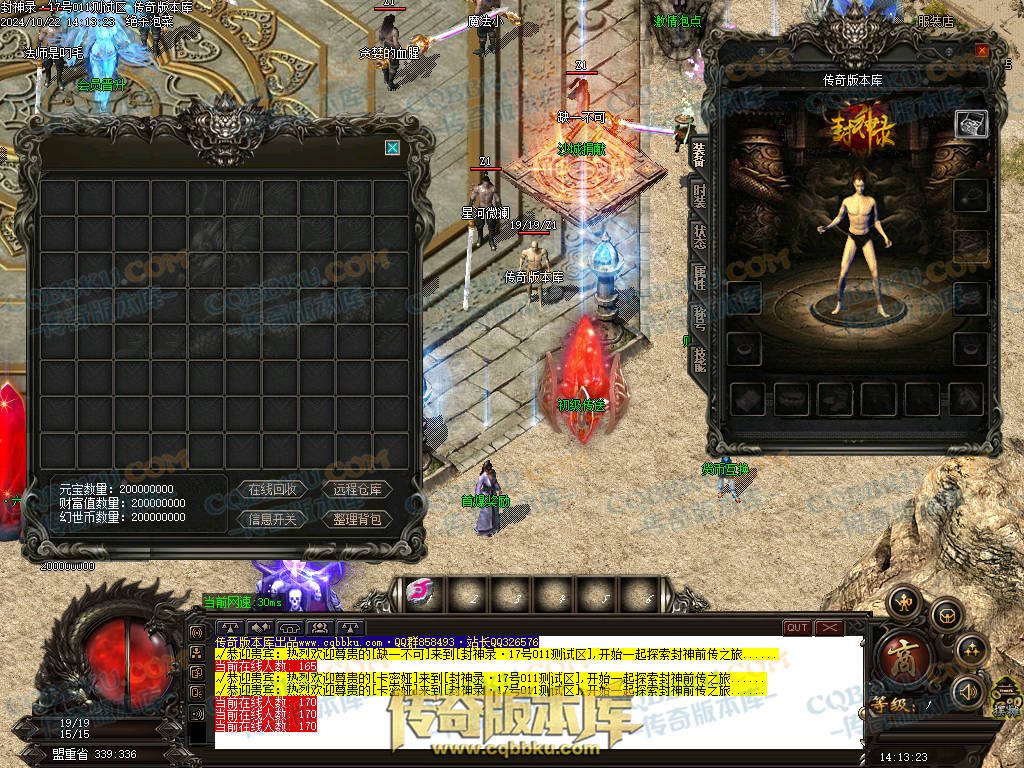Close the inventory bag window
The height and width of the screenshot is (768, 1024).
(x=393, y=148)
